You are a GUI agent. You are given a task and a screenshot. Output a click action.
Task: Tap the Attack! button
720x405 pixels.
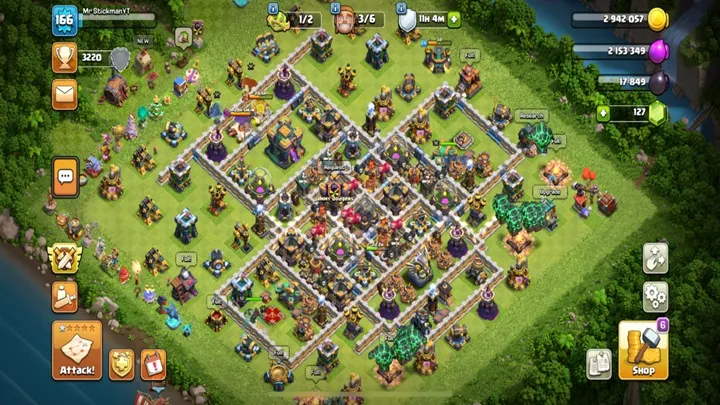click(77, 351)
